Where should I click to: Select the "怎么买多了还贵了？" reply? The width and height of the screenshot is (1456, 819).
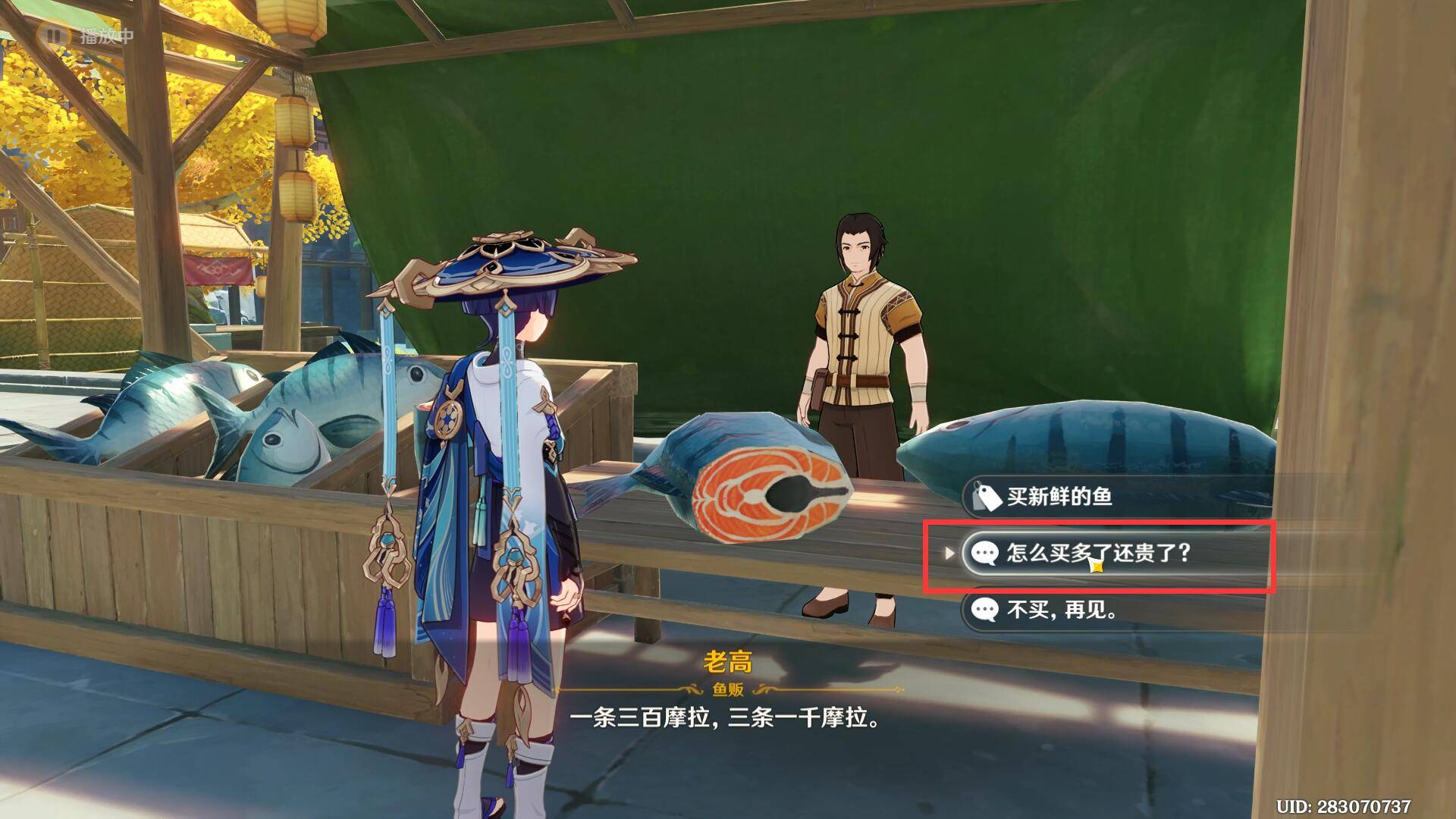1098,553
